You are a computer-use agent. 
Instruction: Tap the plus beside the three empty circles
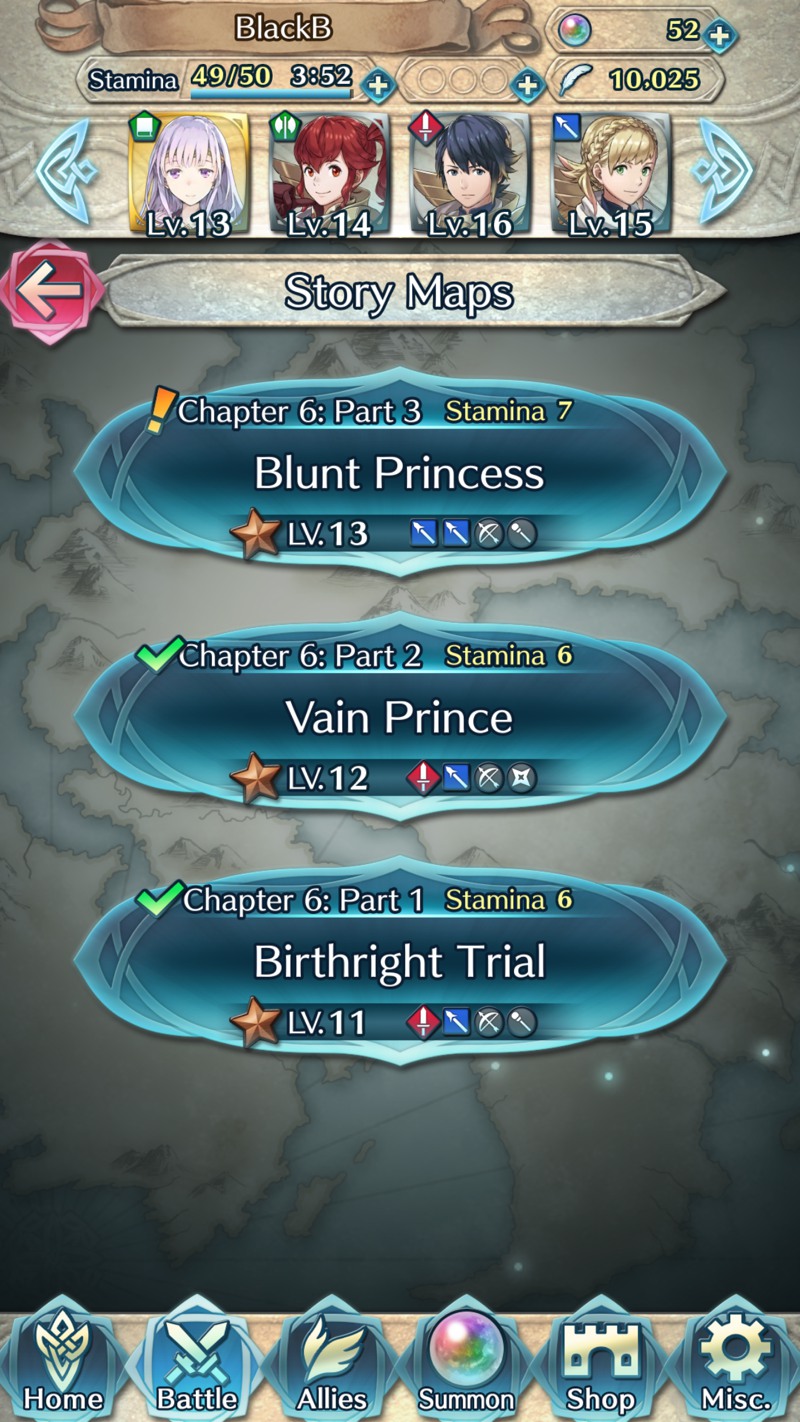526,84
